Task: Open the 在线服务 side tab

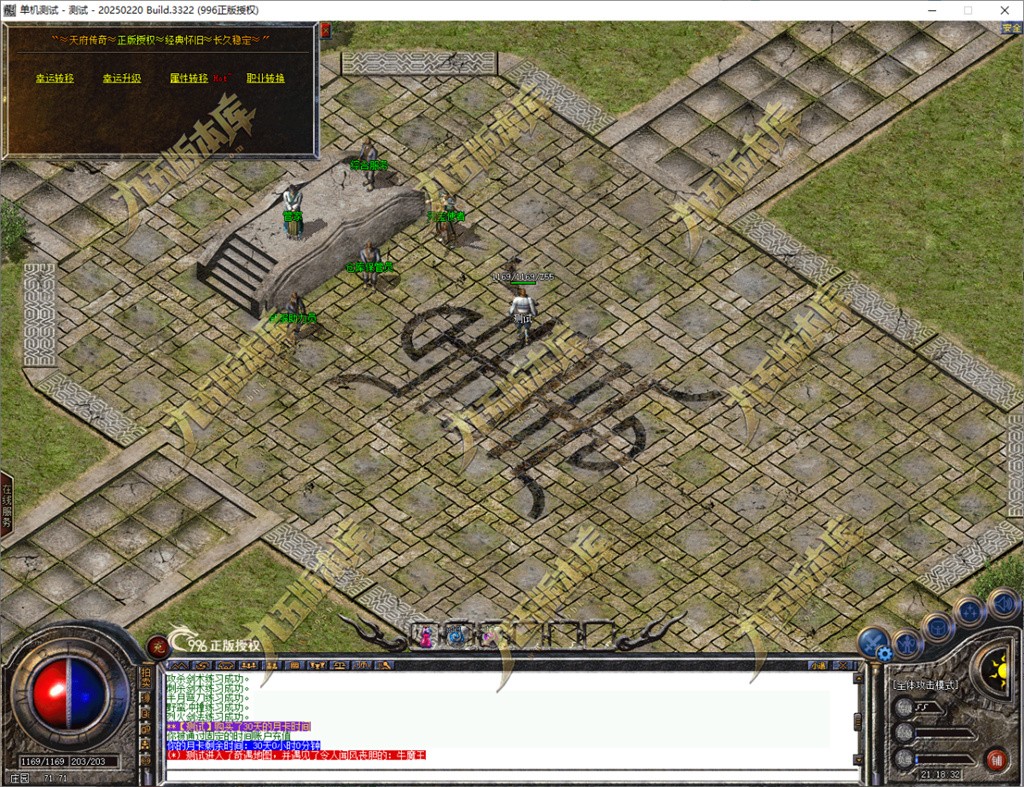Action: pyautogui.click(x=6, y=505)
